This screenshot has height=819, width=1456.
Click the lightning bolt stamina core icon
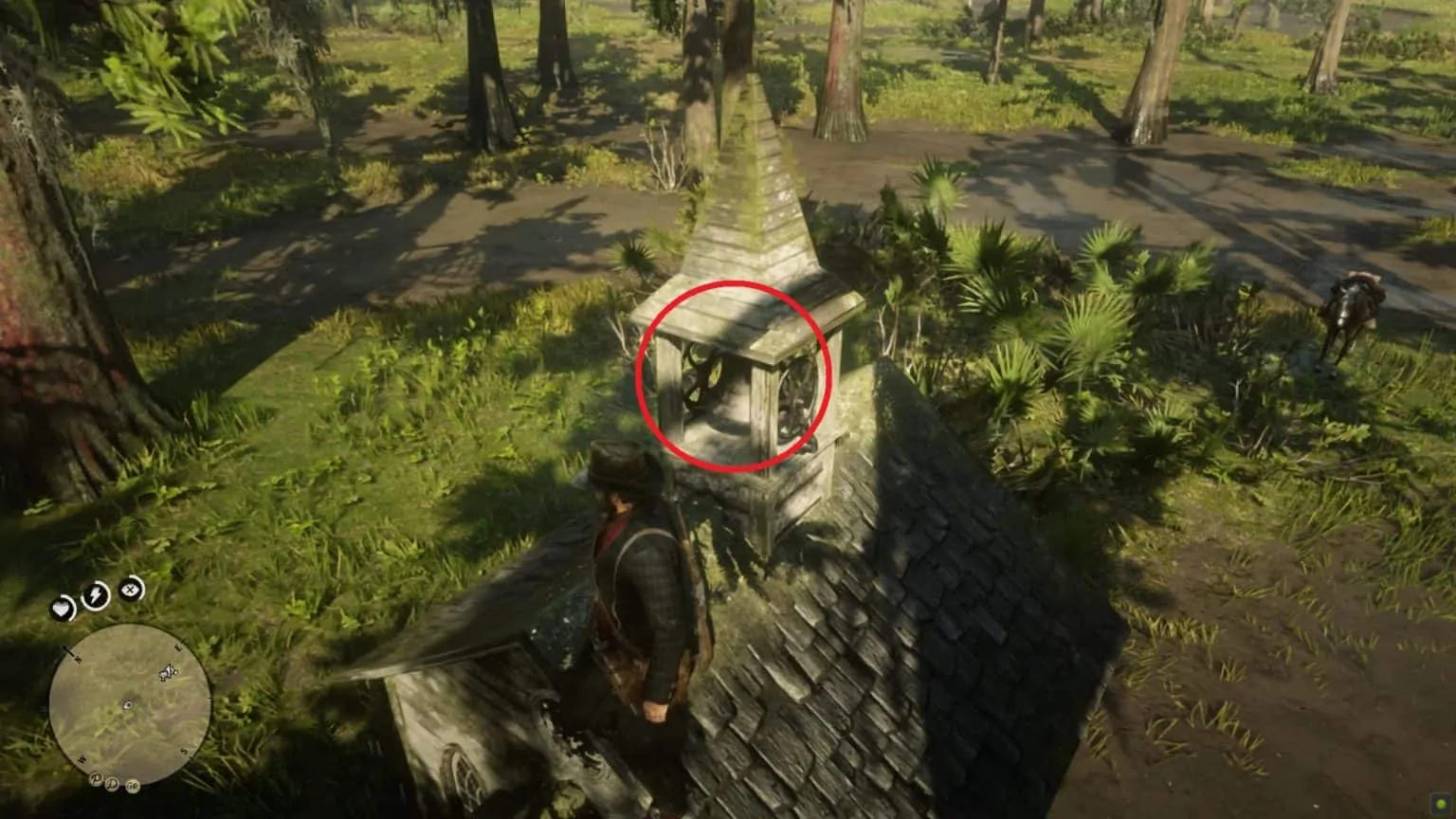click(x=95, y=595)
